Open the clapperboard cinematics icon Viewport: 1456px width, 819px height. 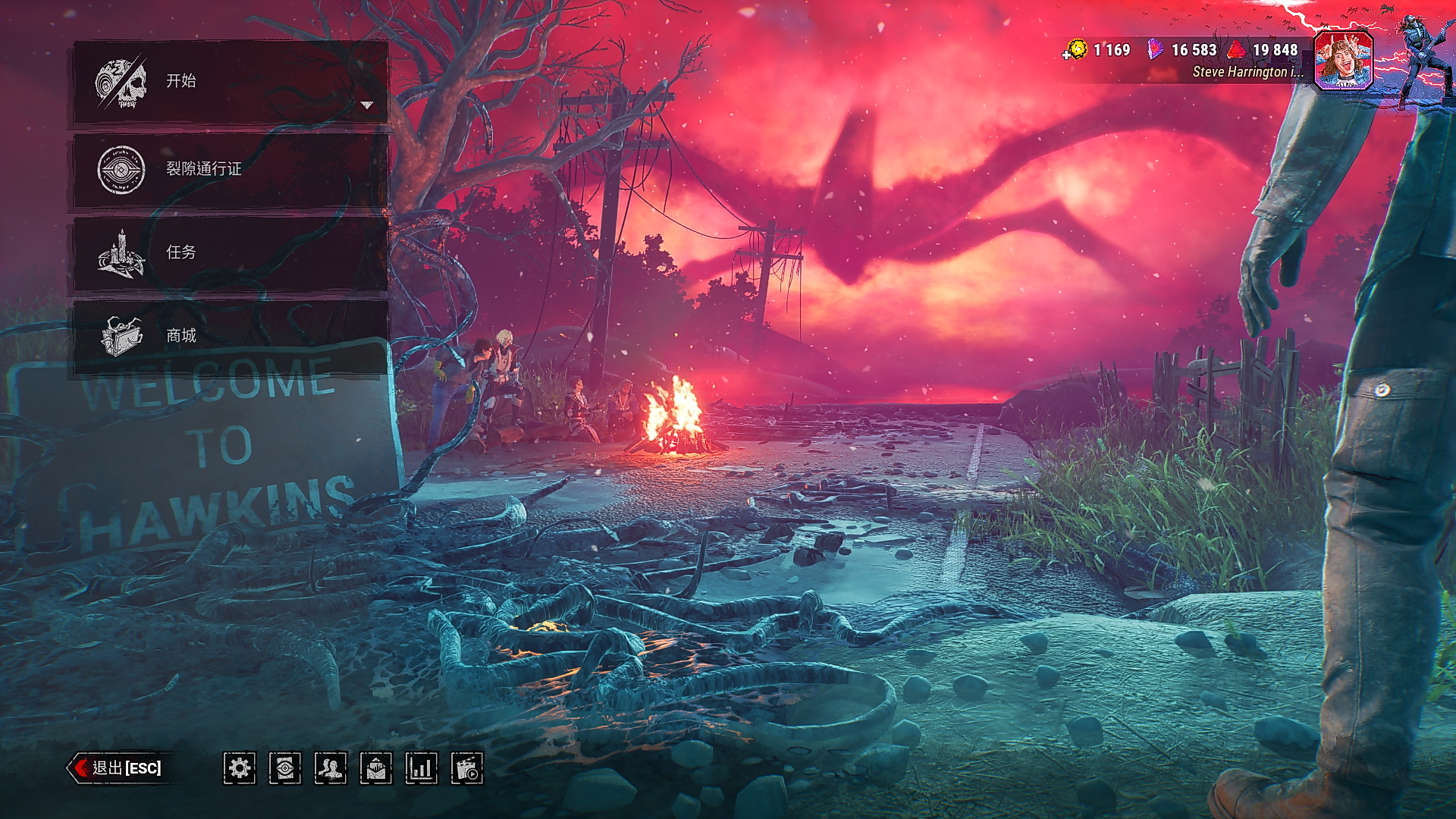point(467,768)
